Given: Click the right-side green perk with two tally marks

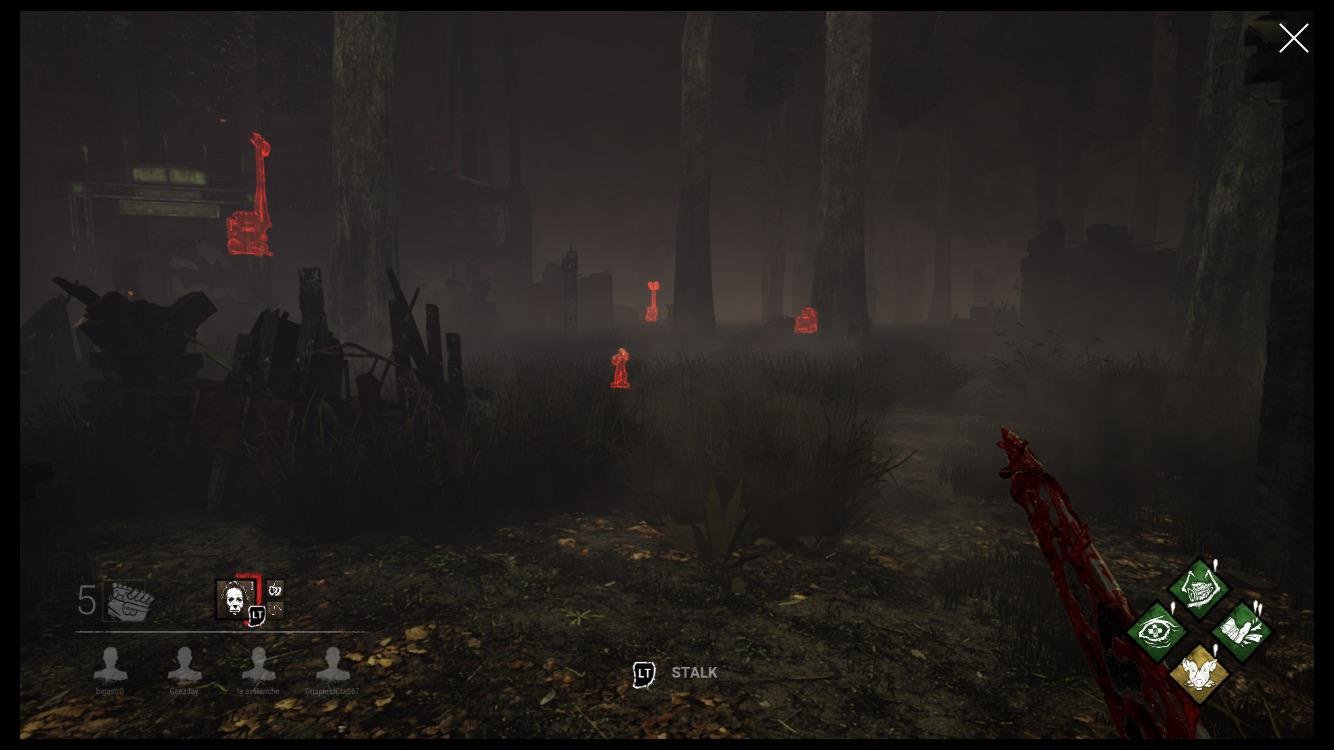Looking at the screenshot, I should coord(1241,630).
